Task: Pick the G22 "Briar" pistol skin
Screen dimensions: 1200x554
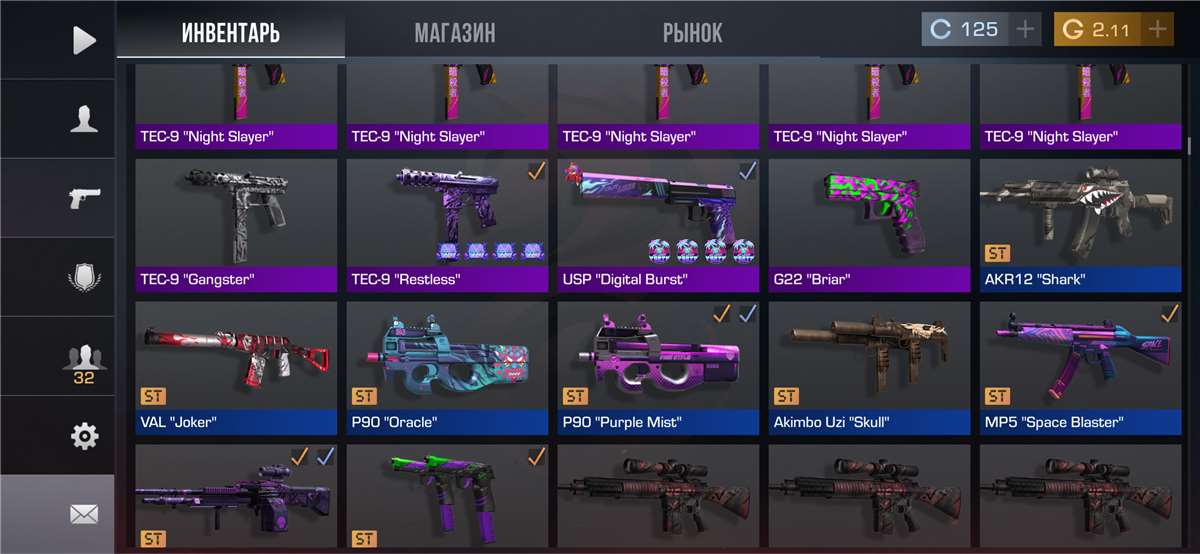Action: 869,225
